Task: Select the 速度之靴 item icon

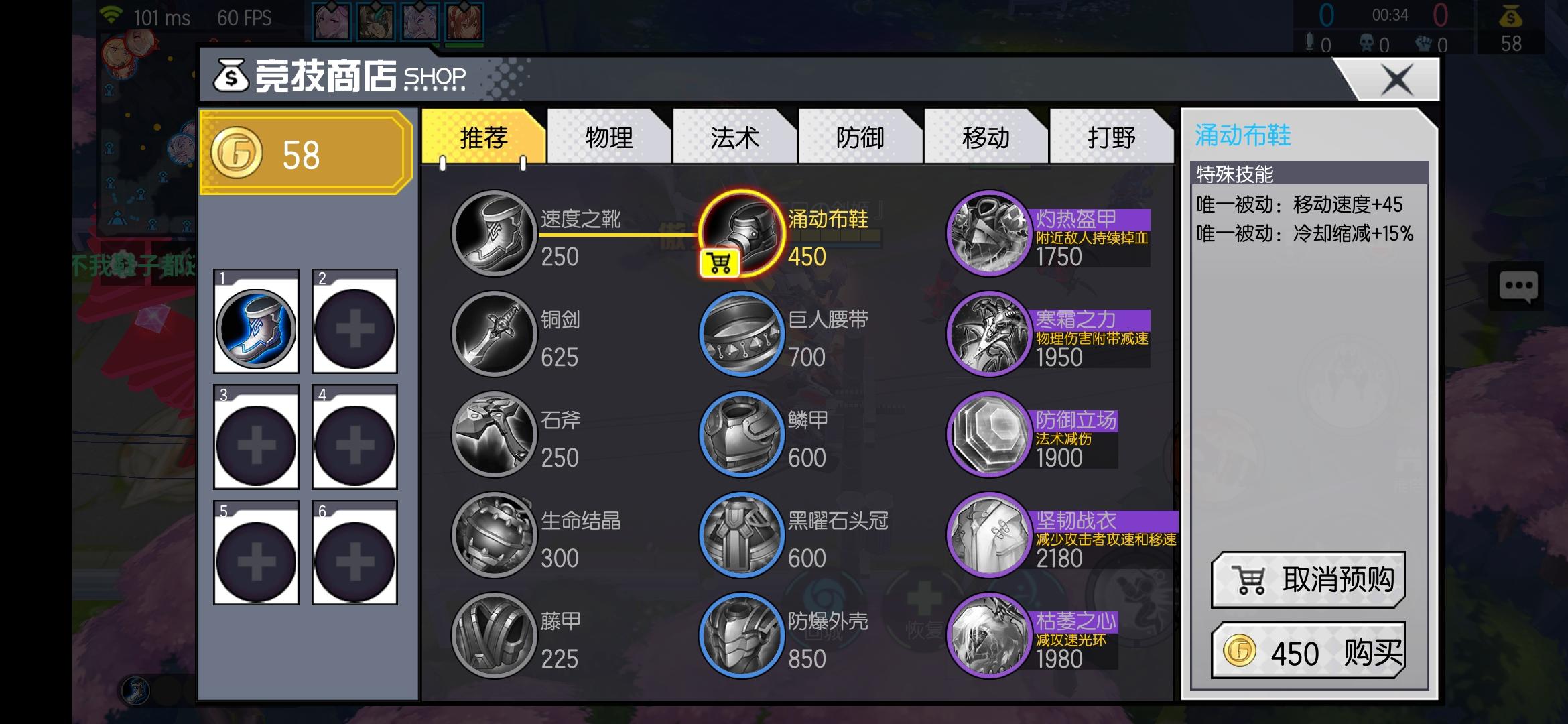Action: (494, 233)
